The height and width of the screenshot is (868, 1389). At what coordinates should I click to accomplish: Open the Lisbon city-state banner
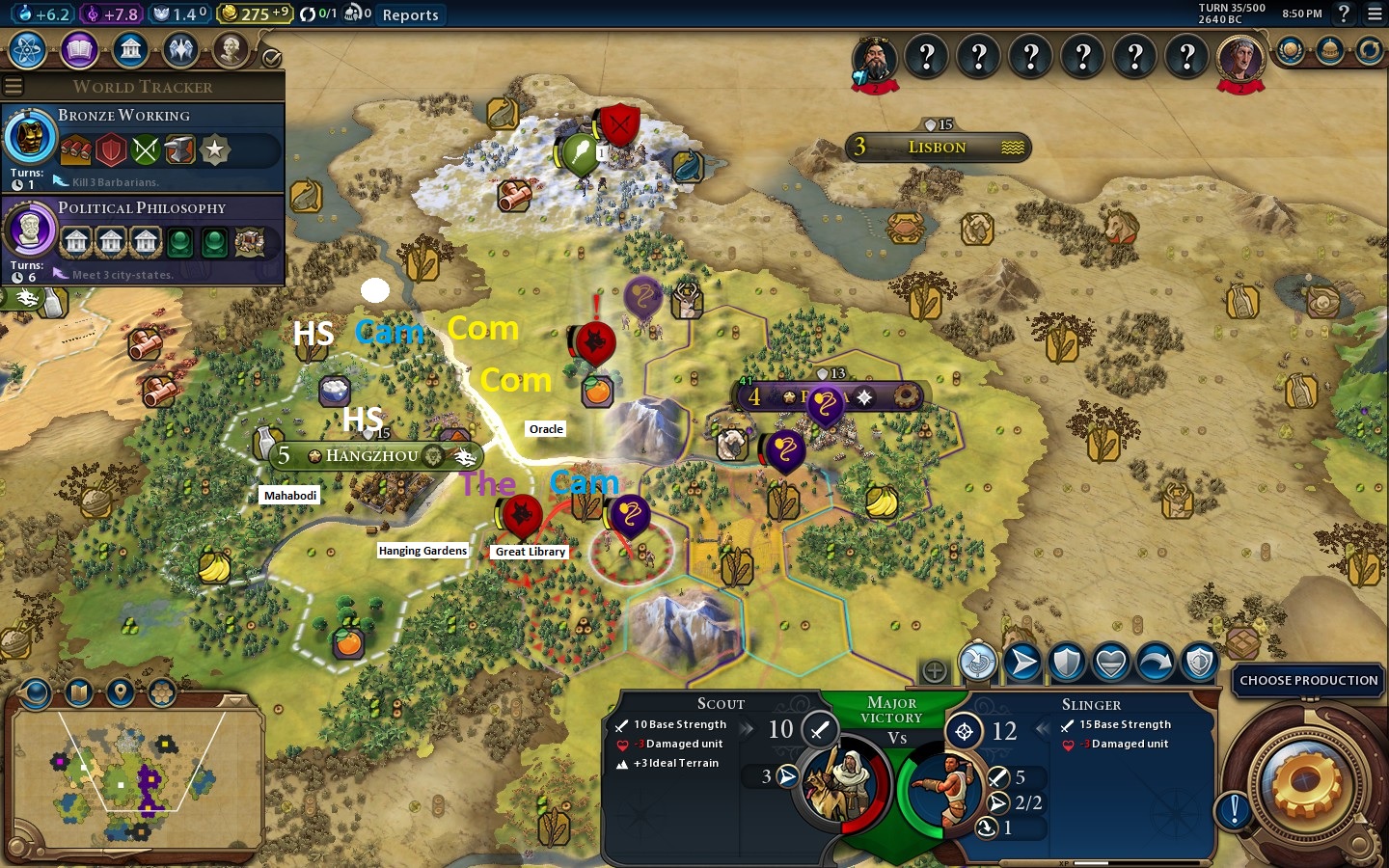(x=937, y=147)
